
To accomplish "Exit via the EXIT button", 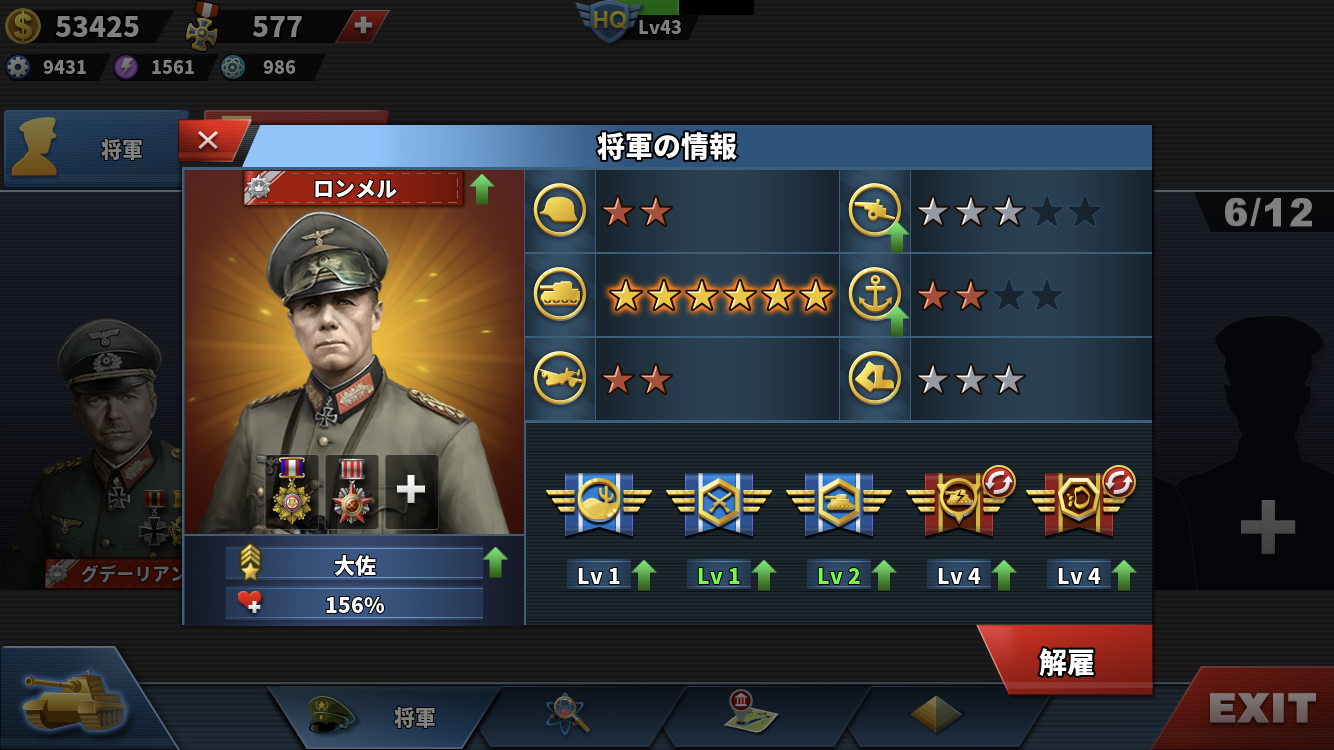I will click(1261, 708).
